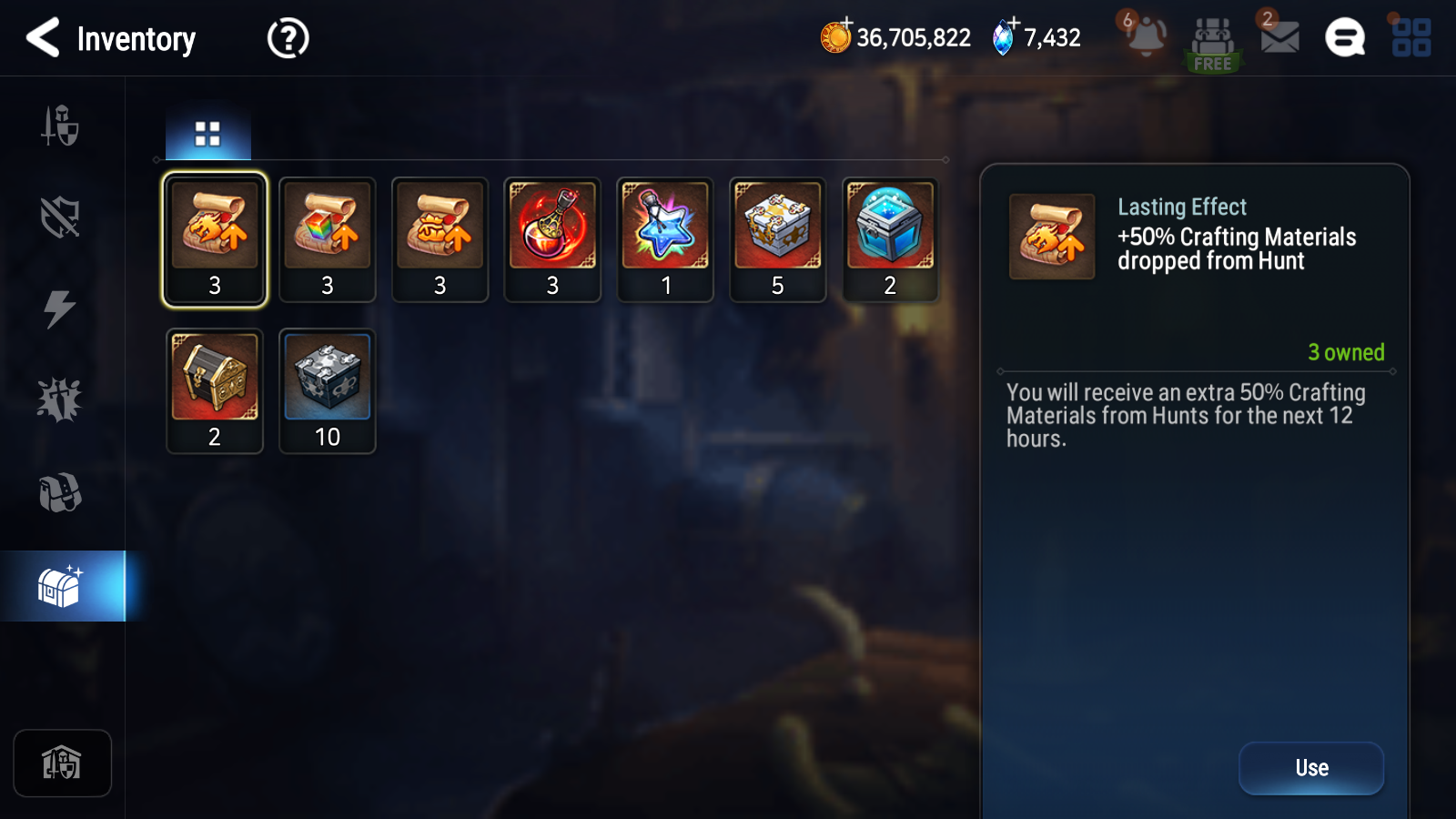
Task: Choose the blue star potion item
Action: (665, 238)
